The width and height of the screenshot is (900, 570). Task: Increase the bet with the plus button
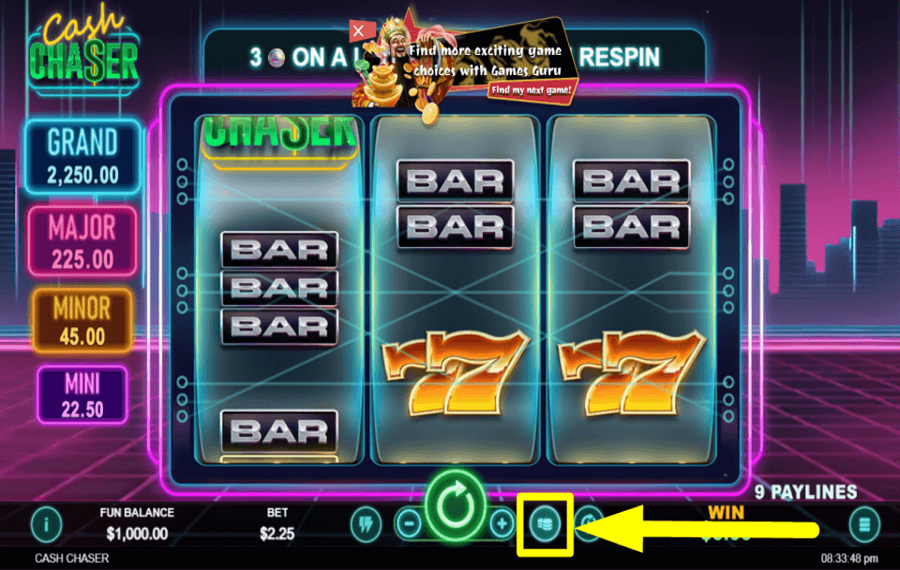[501, 523]
